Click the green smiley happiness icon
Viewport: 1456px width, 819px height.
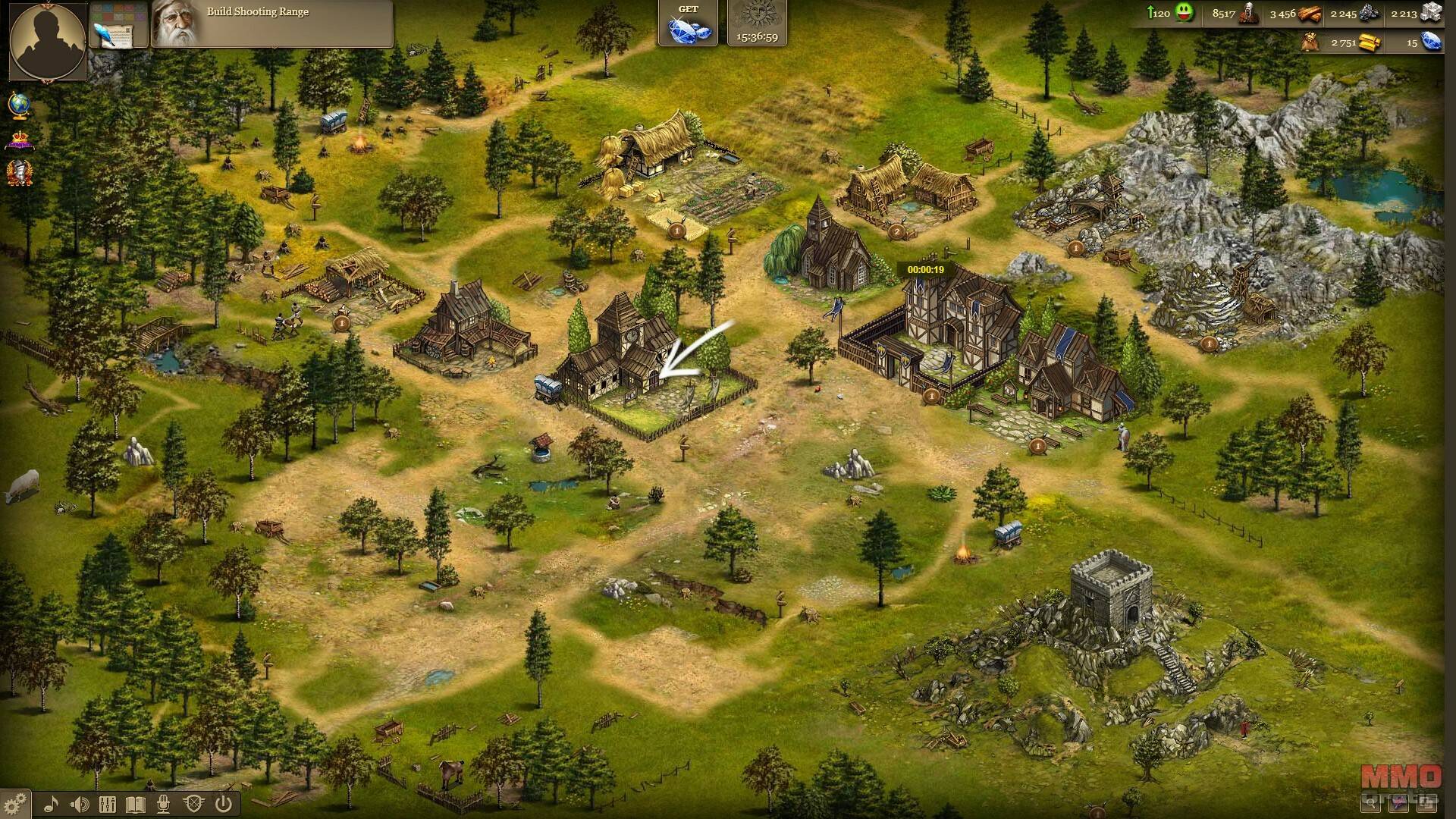point(1184,14)
